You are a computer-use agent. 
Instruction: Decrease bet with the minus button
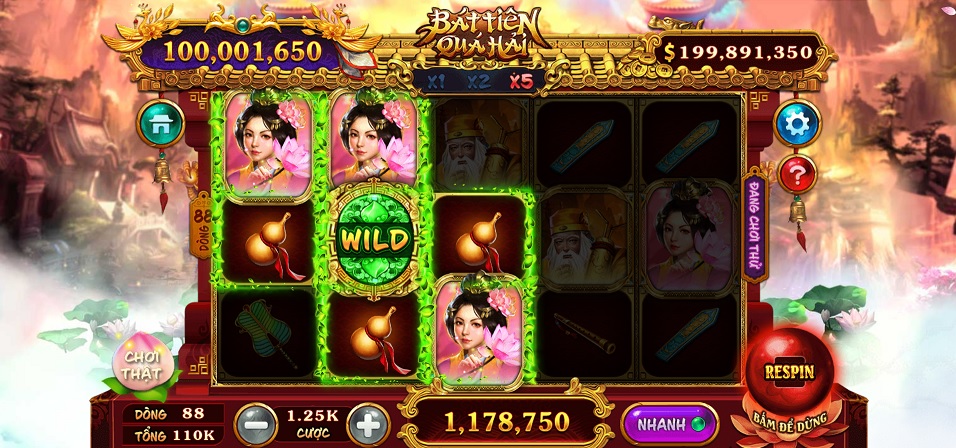(253, 424)
